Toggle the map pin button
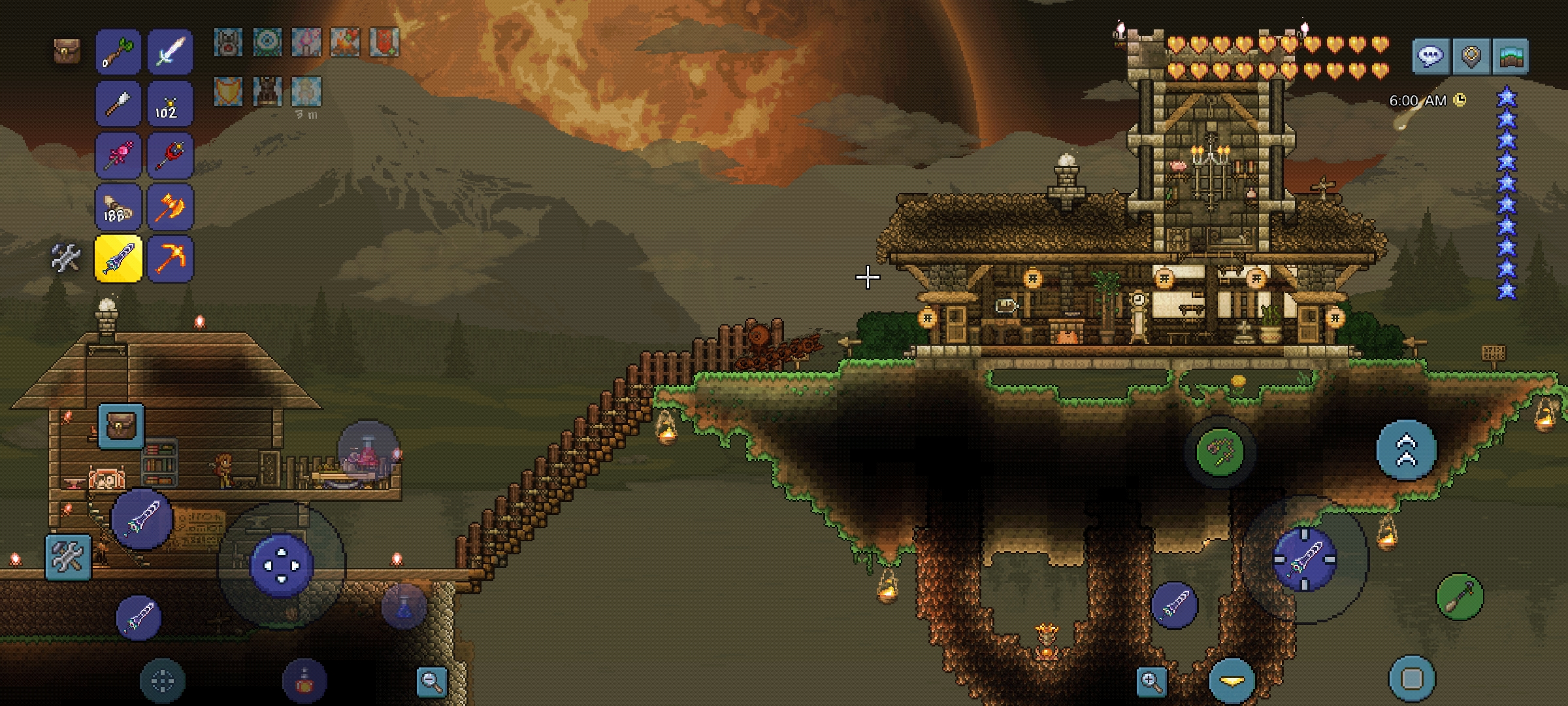The height and width of the screenshot is (706, 1568). point(1471,57)
